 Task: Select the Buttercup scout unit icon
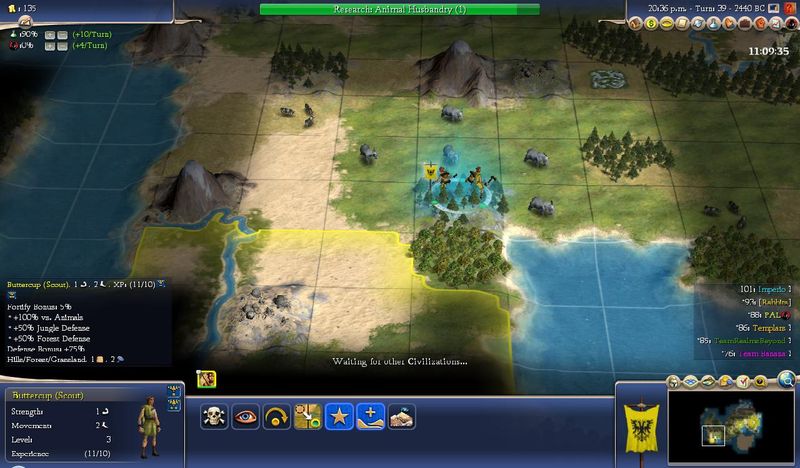click(x=209, y=379)
